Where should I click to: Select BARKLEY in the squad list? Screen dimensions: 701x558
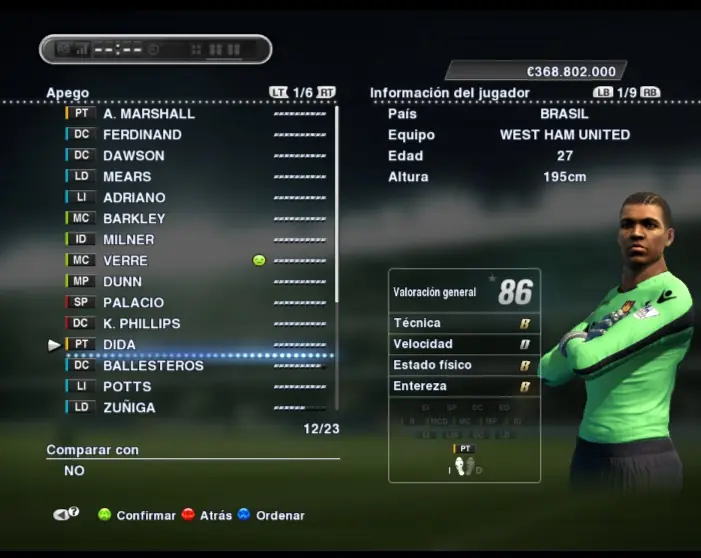(134, 219)
